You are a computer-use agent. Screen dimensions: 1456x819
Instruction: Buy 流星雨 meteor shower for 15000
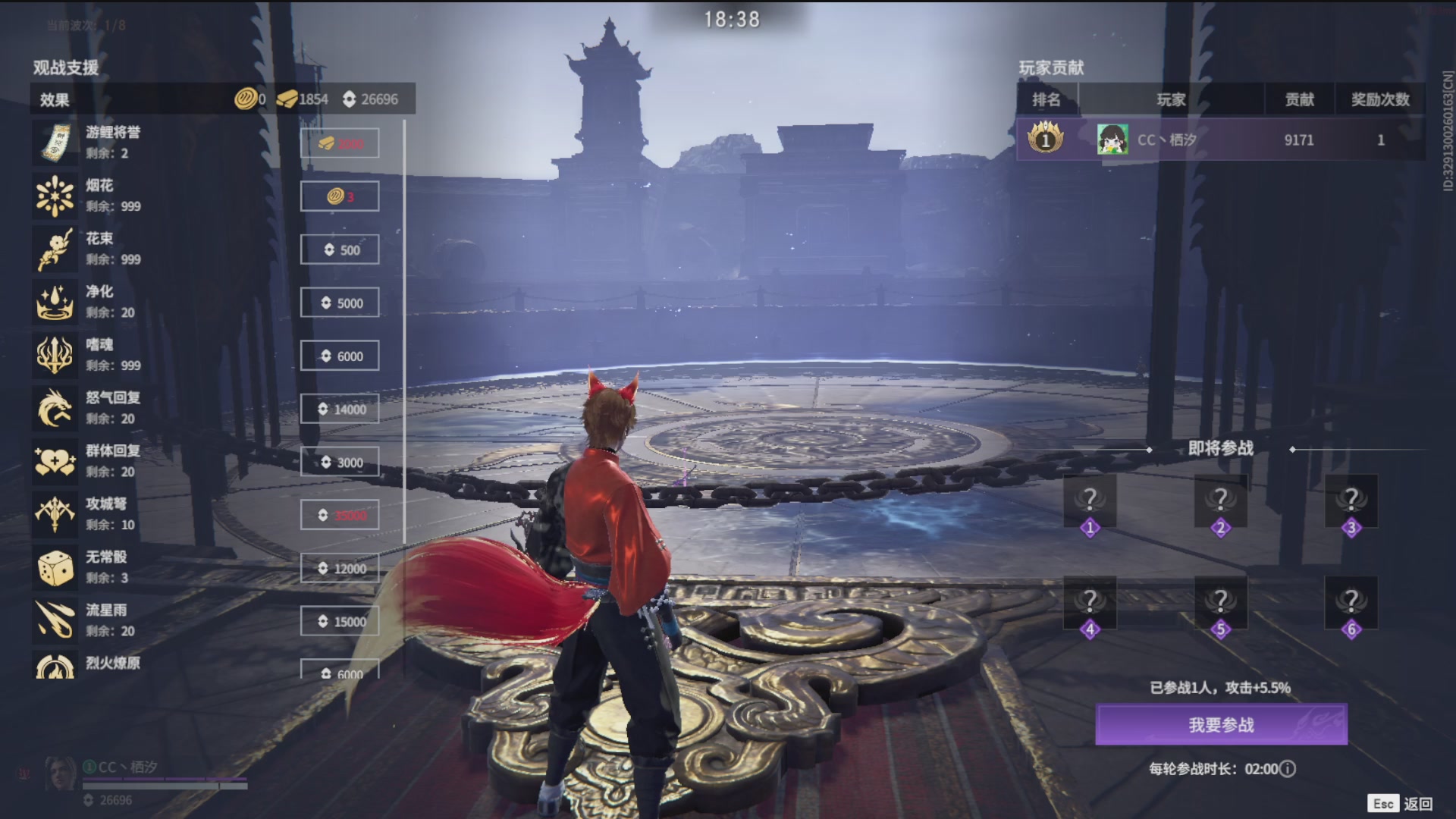pos(340,621)
